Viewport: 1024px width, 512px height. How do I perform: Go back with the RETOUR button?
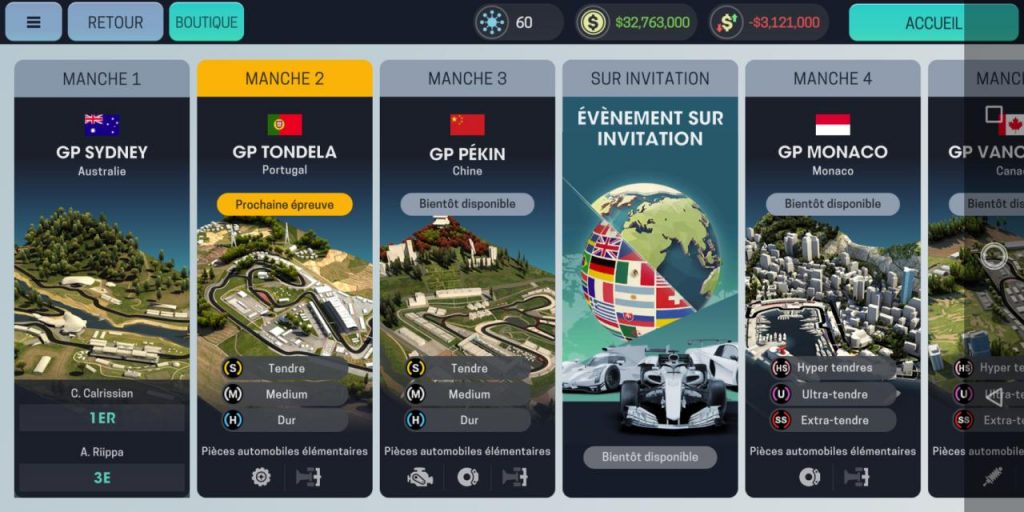(x=115, y=22)
